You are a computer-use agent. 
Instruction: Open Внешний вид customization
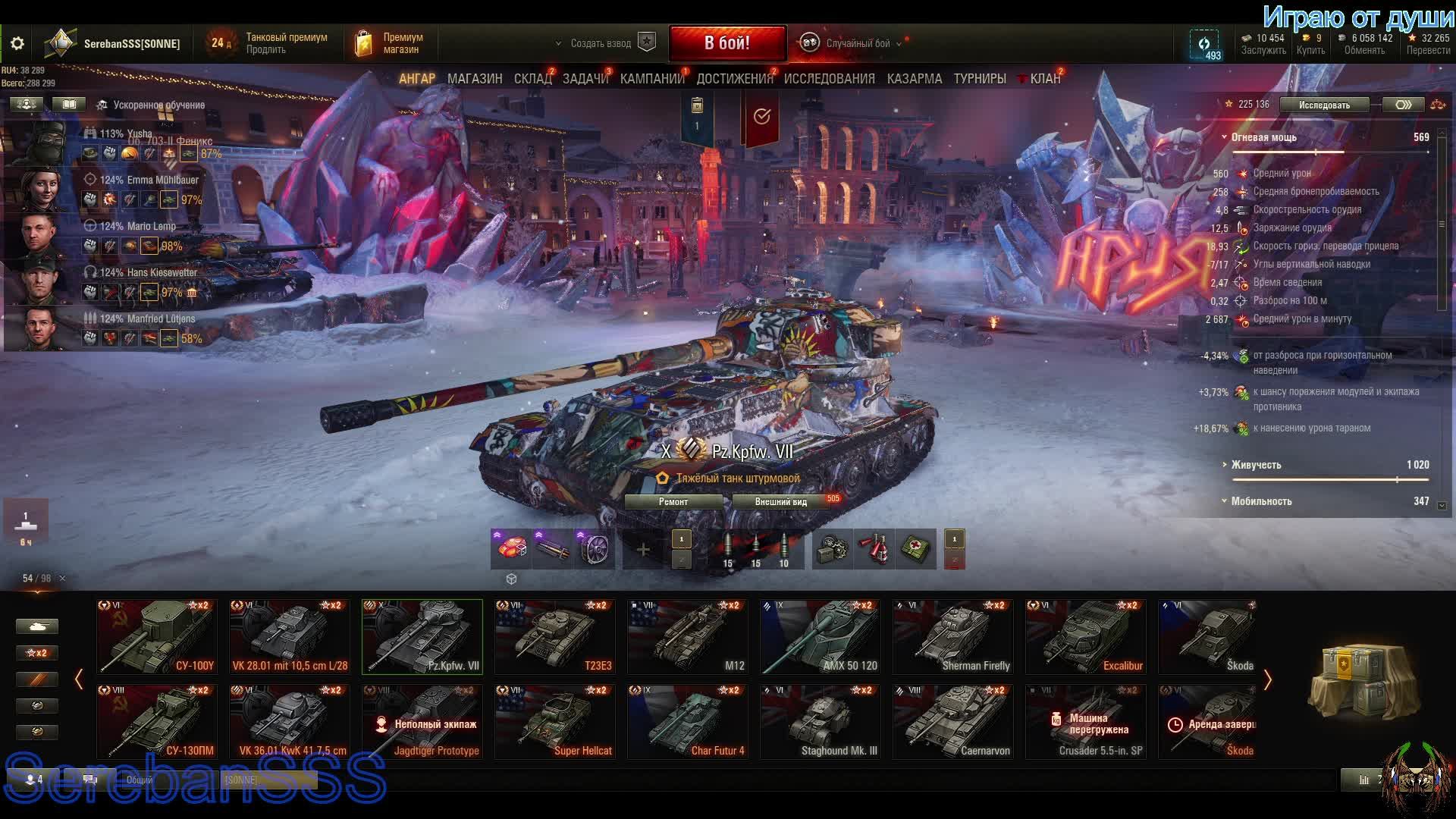(780, 502)
